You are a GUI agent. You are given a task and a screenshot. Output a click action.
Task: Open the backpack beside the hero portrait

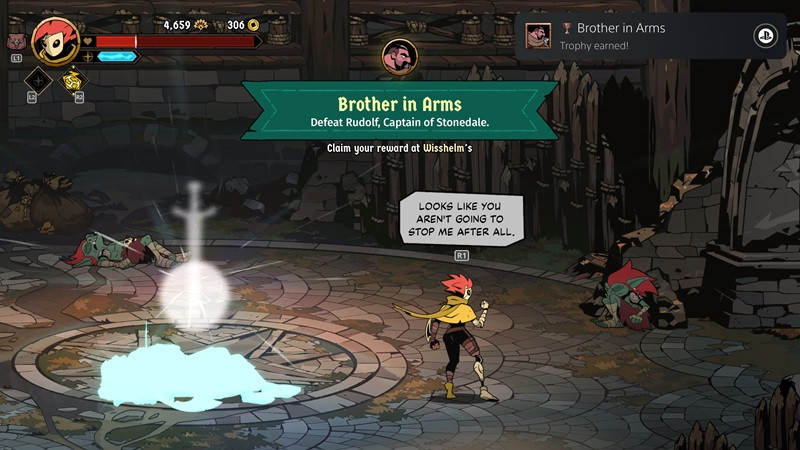coord(14,43)
